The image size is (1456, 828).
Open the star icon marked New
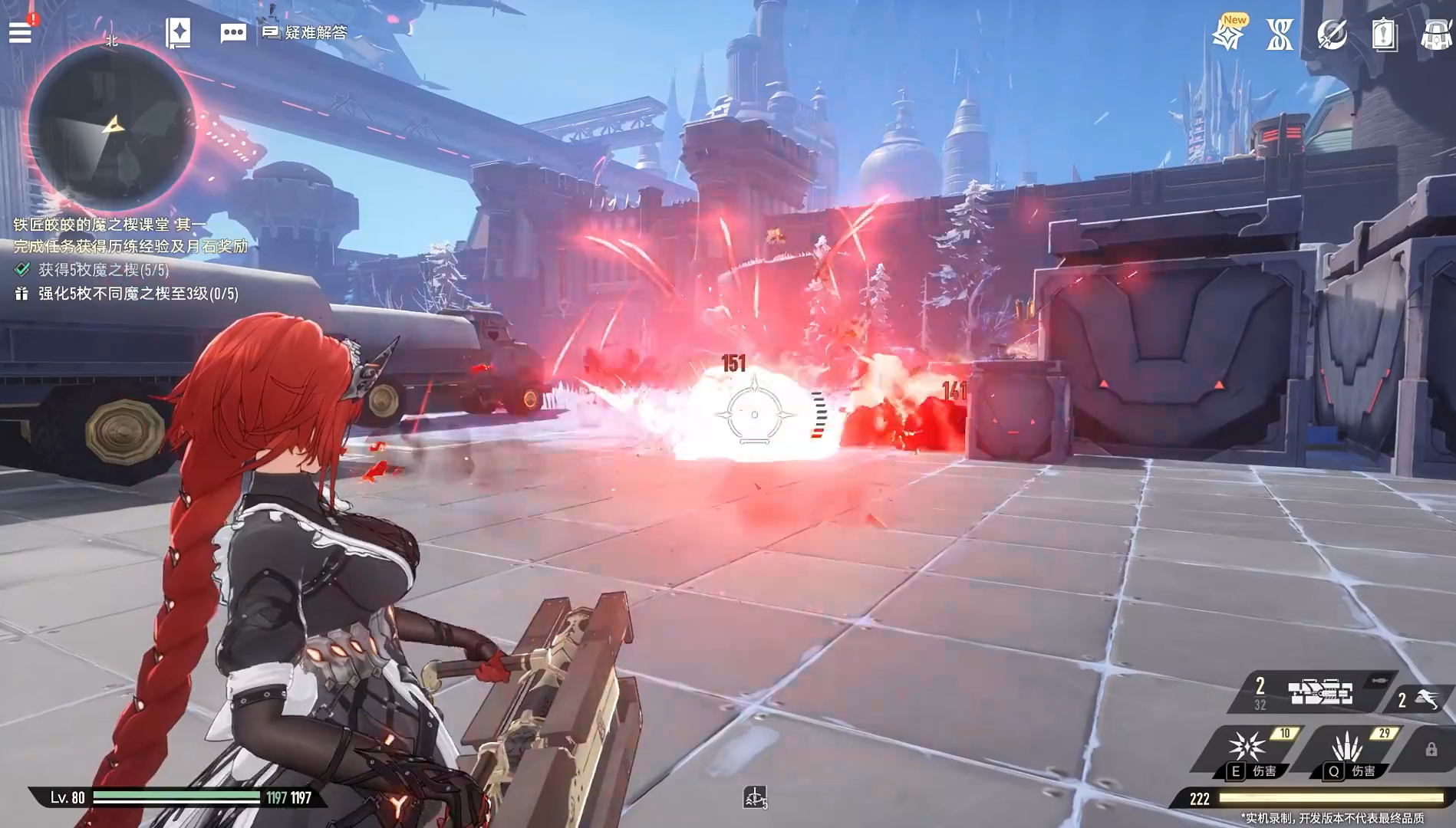[1228, 35]
